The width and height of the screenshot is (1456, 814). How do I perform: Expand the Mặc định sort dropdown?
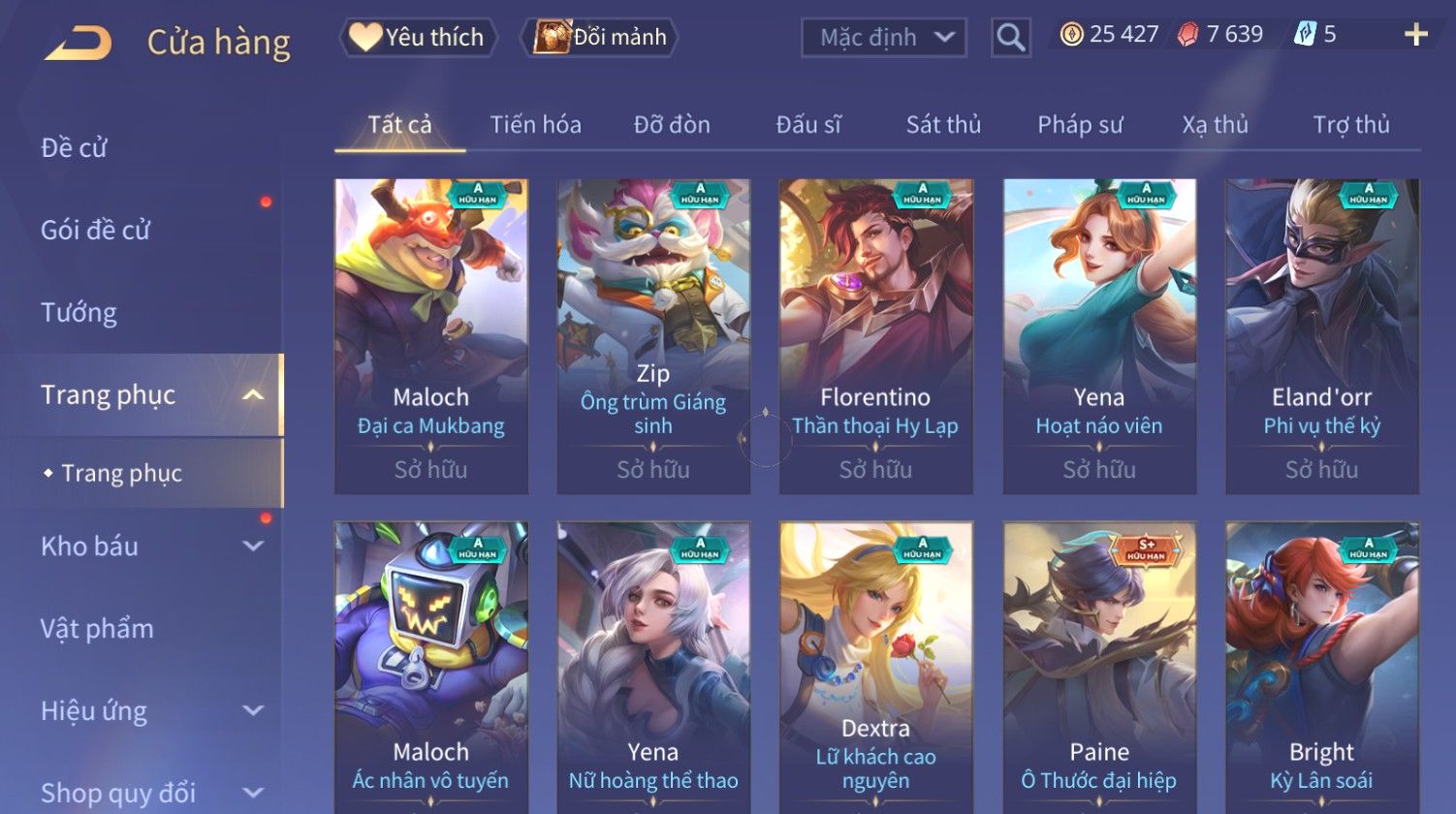pos(884,38)
